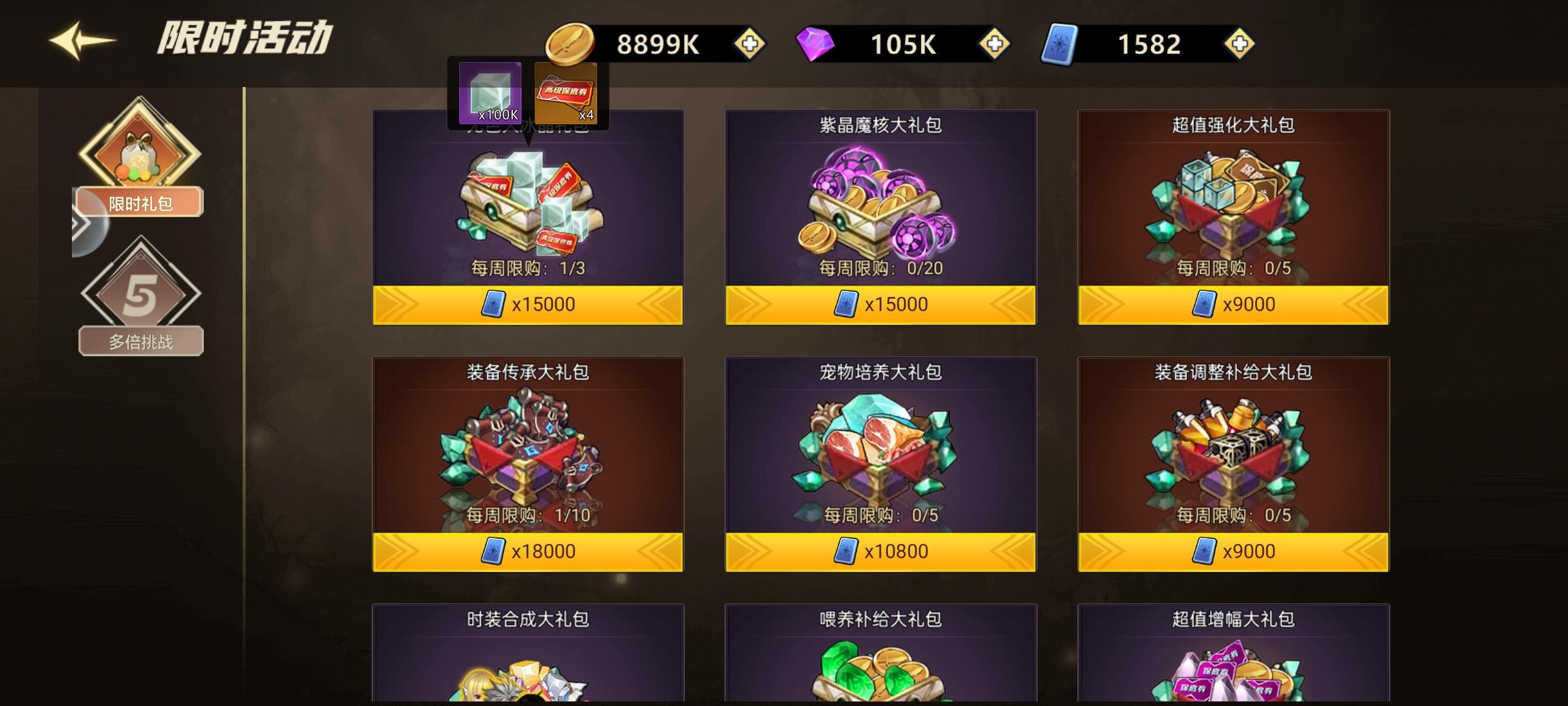
Task: Select the purple gem currency icon
Action: click(x=815, y=42)
